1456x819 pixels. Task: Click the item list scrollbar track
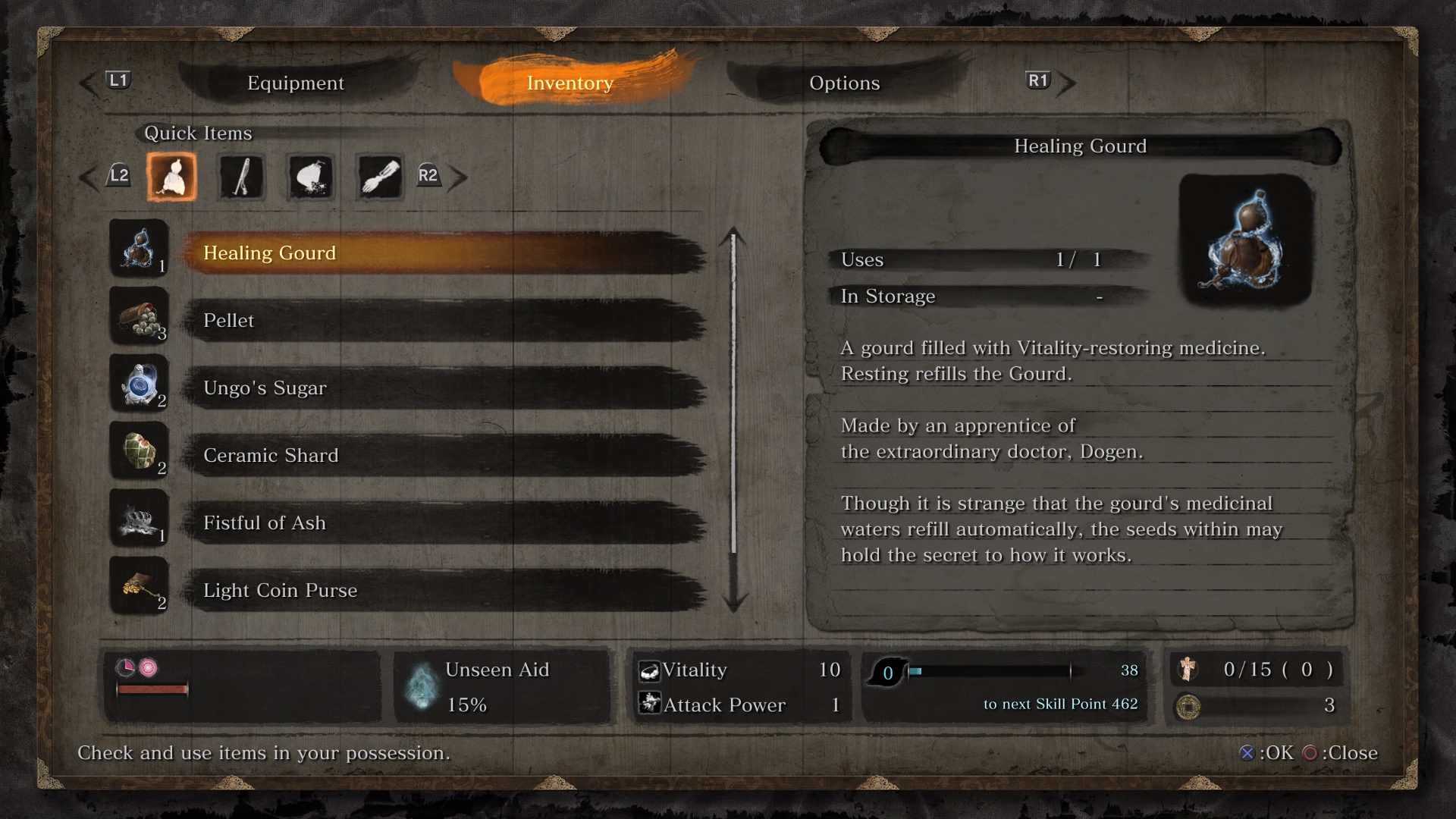[733, 417]
